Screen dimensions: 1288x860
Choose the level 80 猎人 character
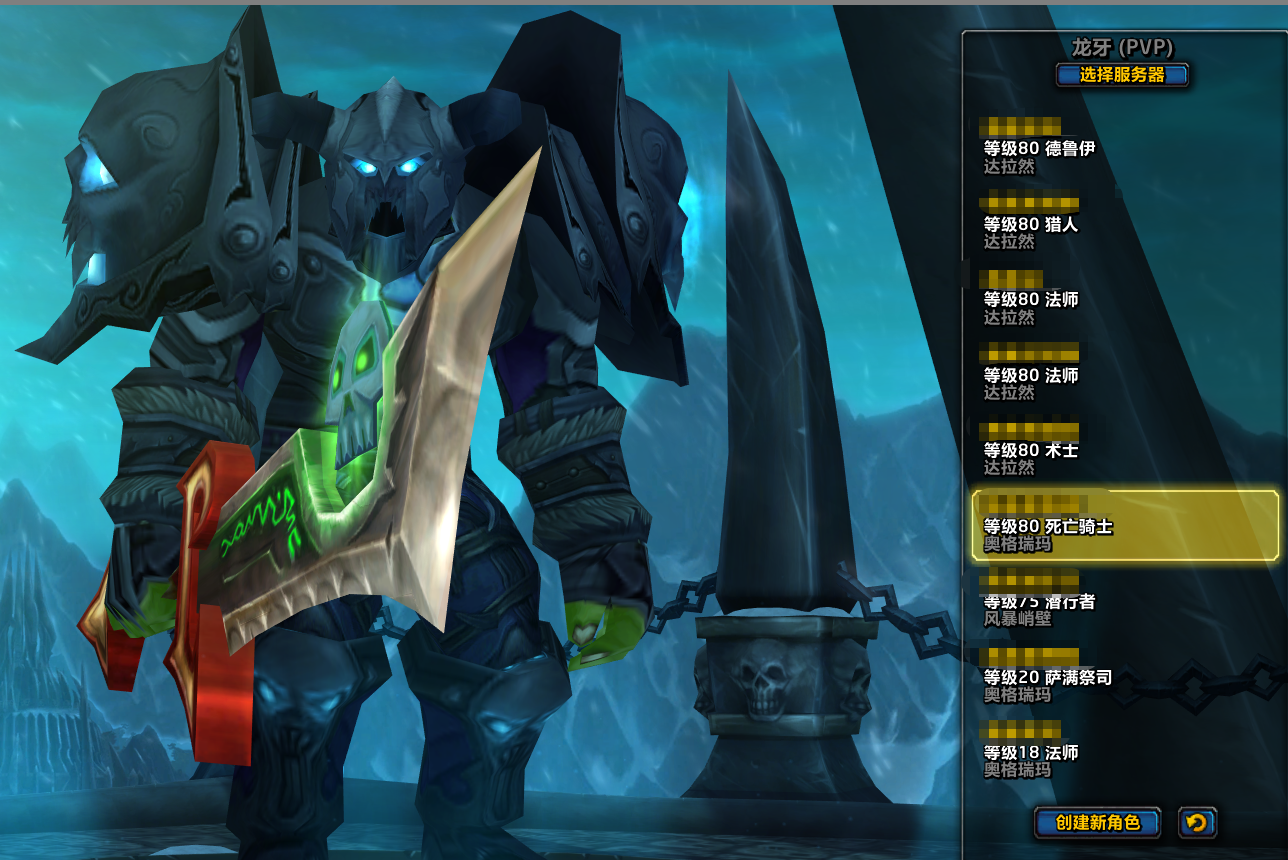coord(1031,225)
